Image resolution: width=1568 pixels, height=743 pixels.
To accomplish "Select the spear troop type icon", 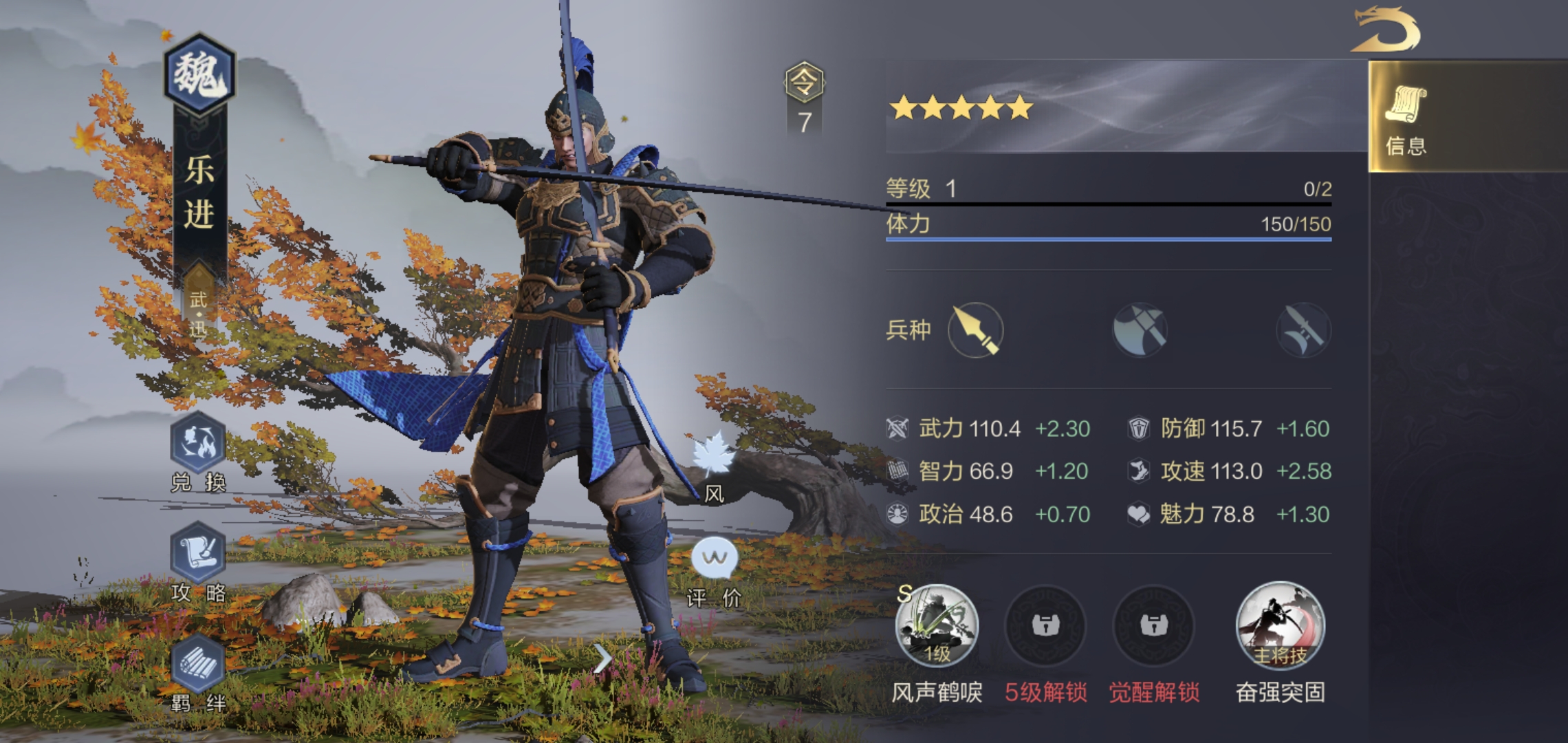I will [x=976, y=330].
